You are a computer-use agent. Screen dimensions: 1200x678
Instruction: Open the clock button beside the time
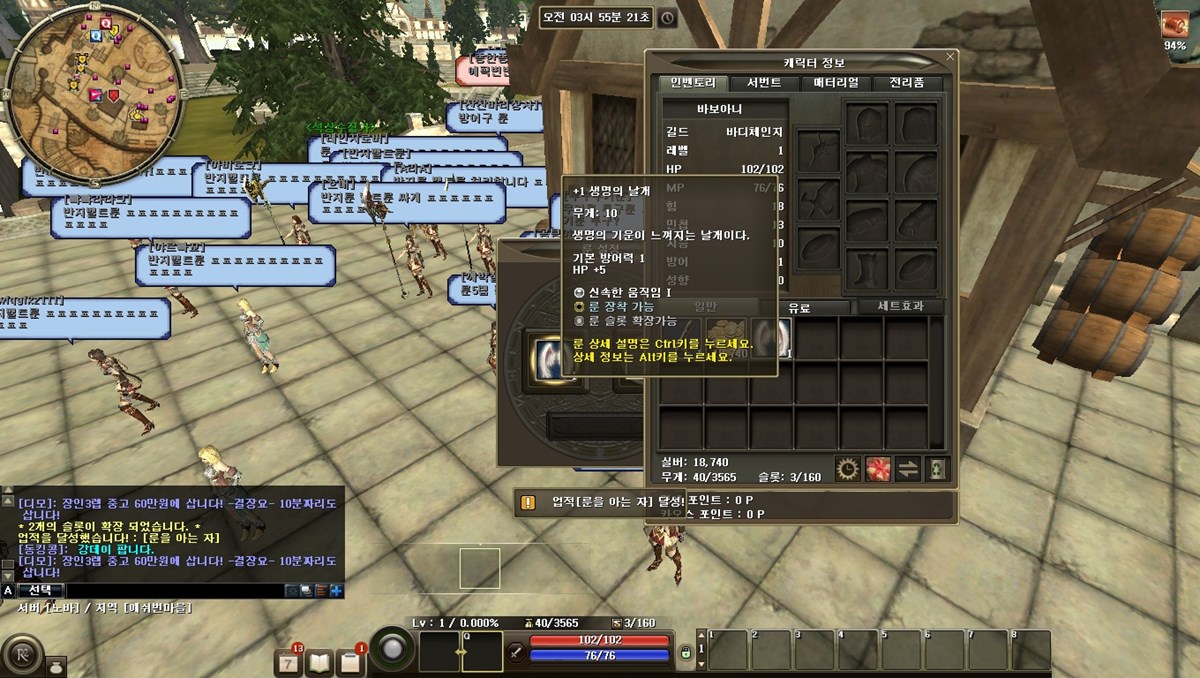click(x=667, y=18)
